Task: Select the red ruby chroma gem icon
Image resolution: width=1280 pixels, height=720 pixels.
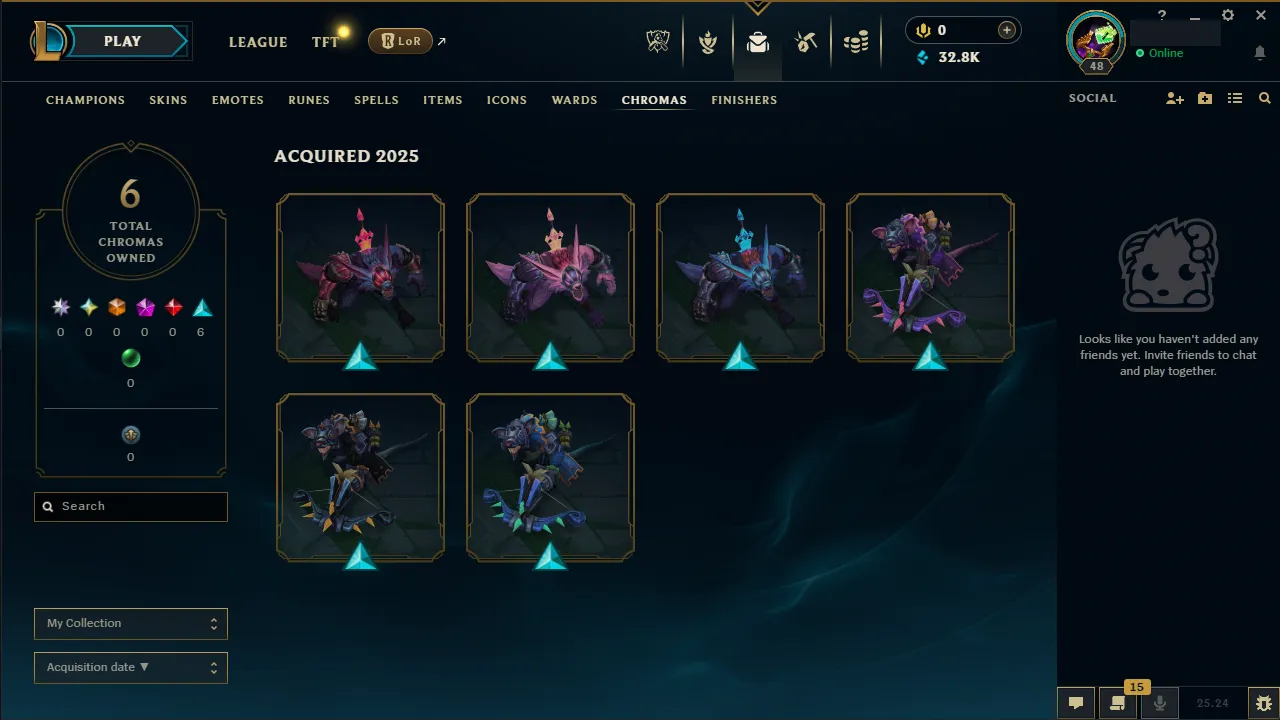Action: point(173,307)
